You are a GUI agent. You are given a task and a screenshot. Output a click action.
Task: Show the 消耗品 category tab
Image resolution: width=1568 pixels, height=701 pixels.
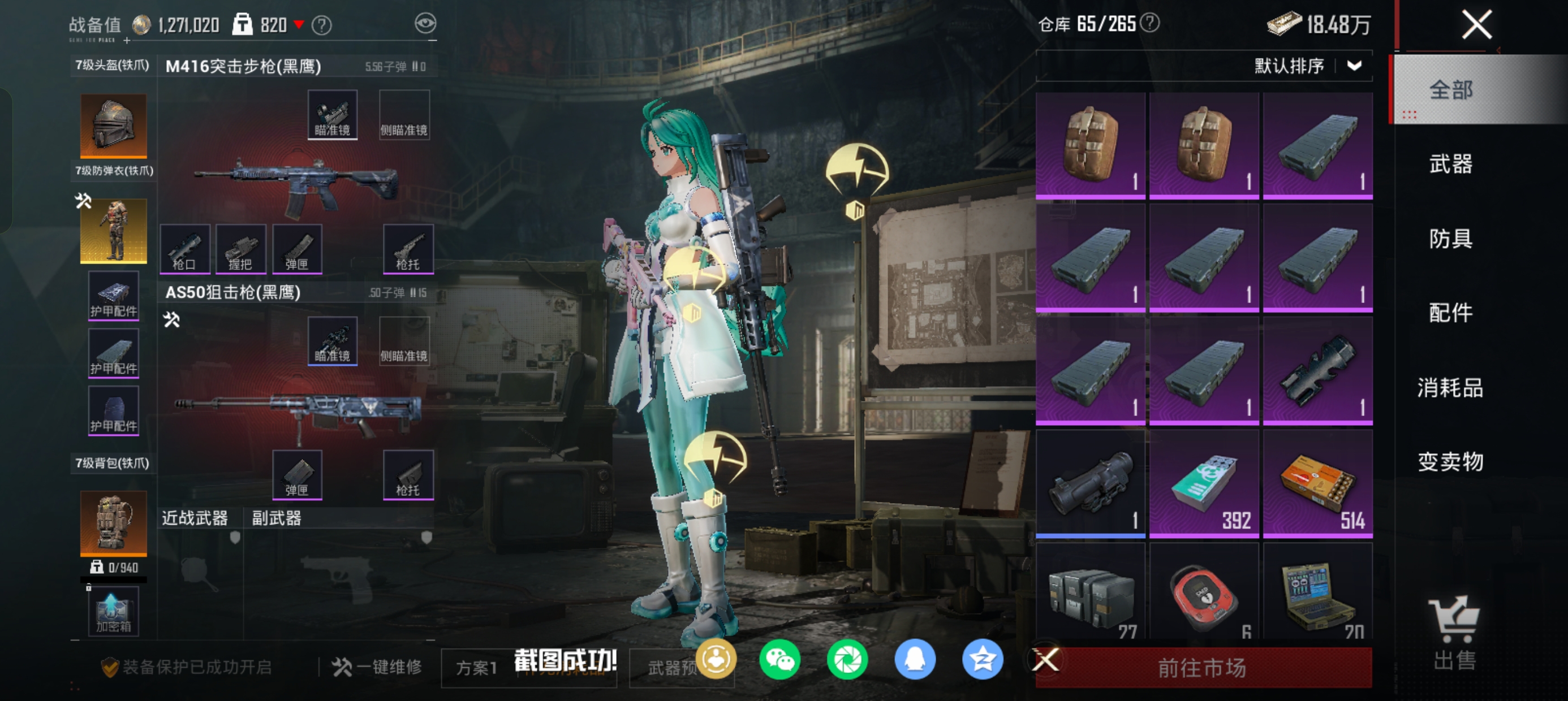coord(1450,388)
